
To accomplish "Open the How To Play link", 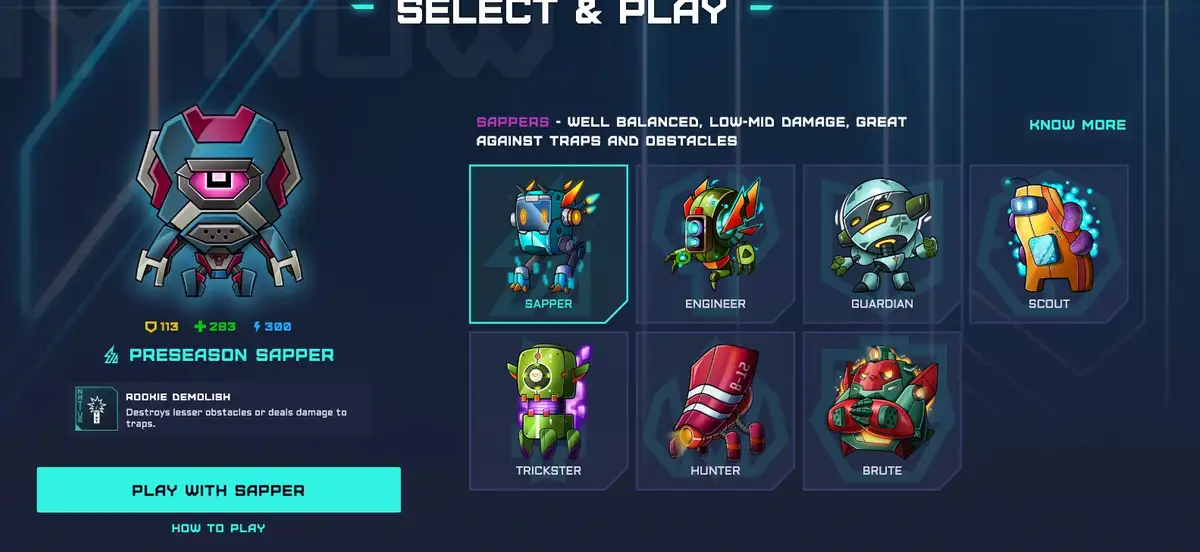I will (x=218, y=528).
